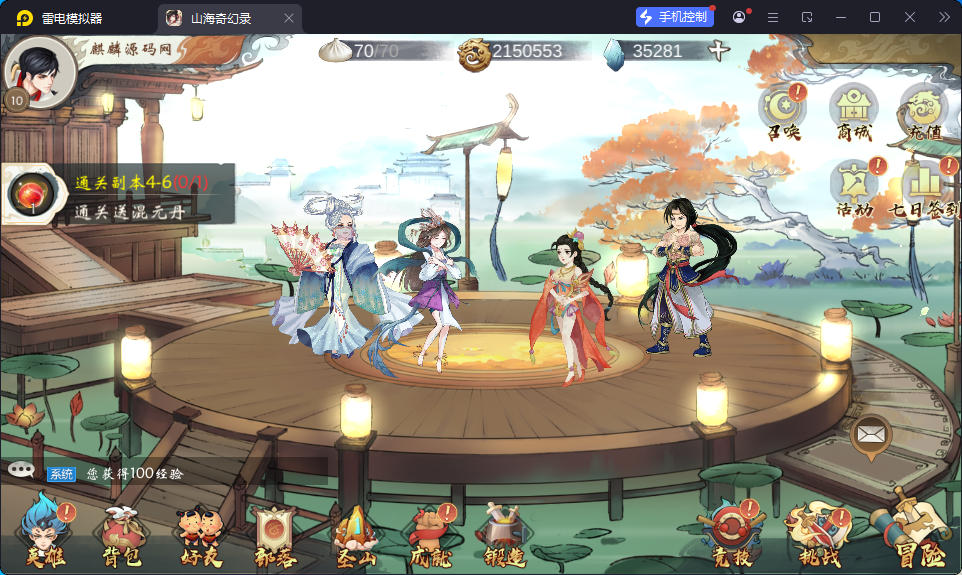Open the 通关副本4-6 quest tracker
Image resolution: width=962 pixels, height=575 pixels.
tap(120, 194)
